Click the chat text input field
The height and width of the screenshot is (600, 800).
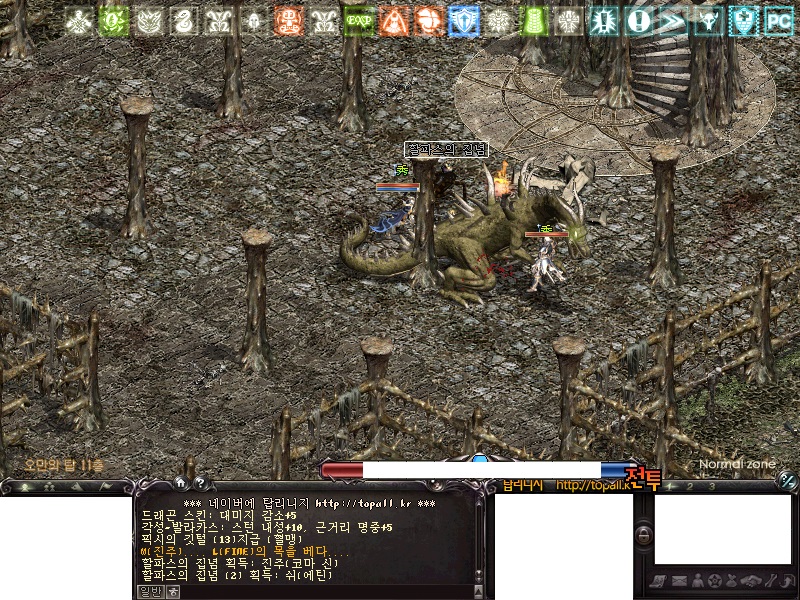tap(320, 591)
